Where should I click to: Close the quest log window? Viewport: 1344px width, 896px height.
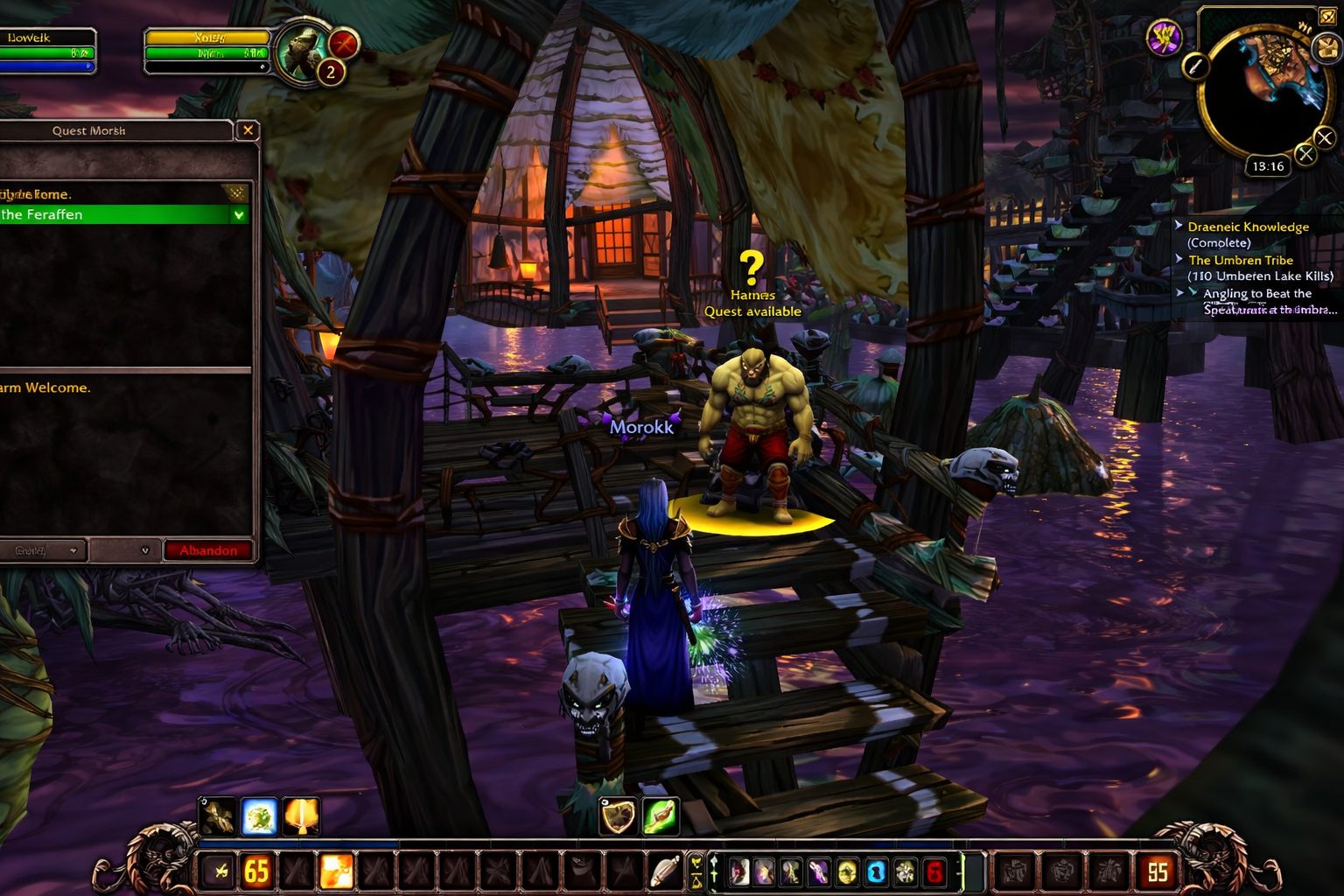coord(248,130)
